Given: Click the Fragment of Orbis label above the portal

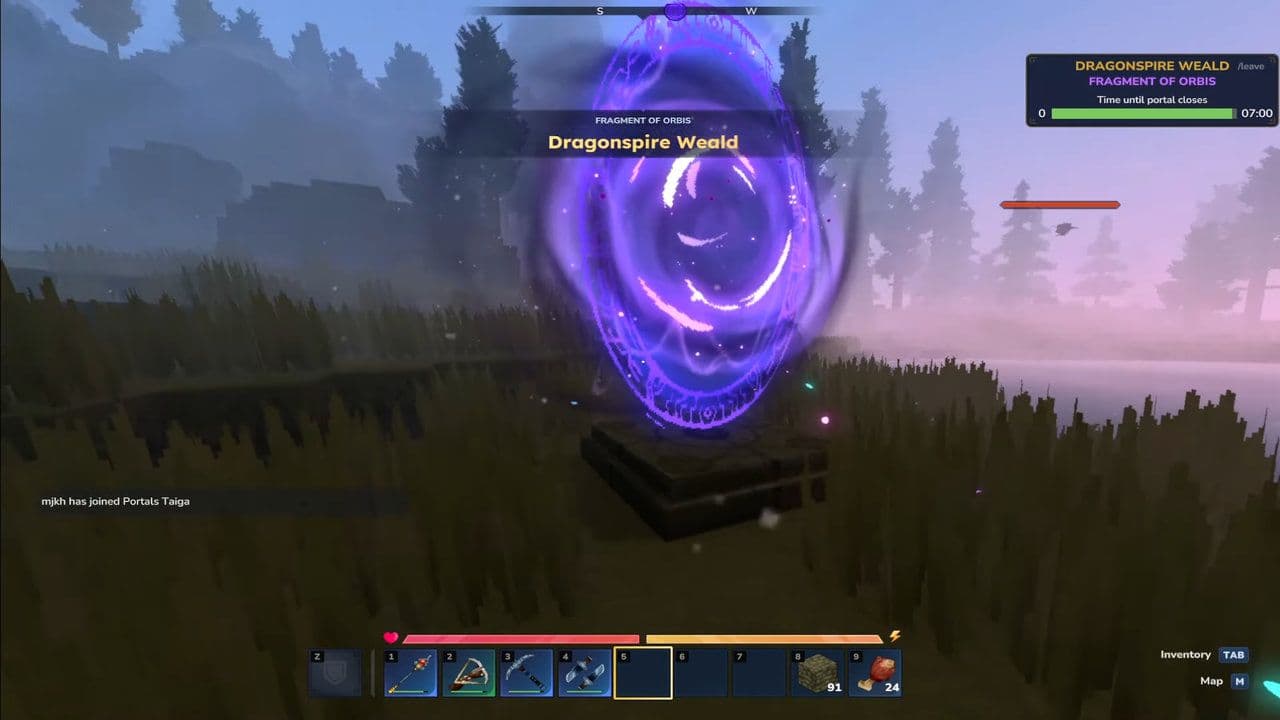Looking at the screenshot, I should pyautogui.click(x=643, y=120).
